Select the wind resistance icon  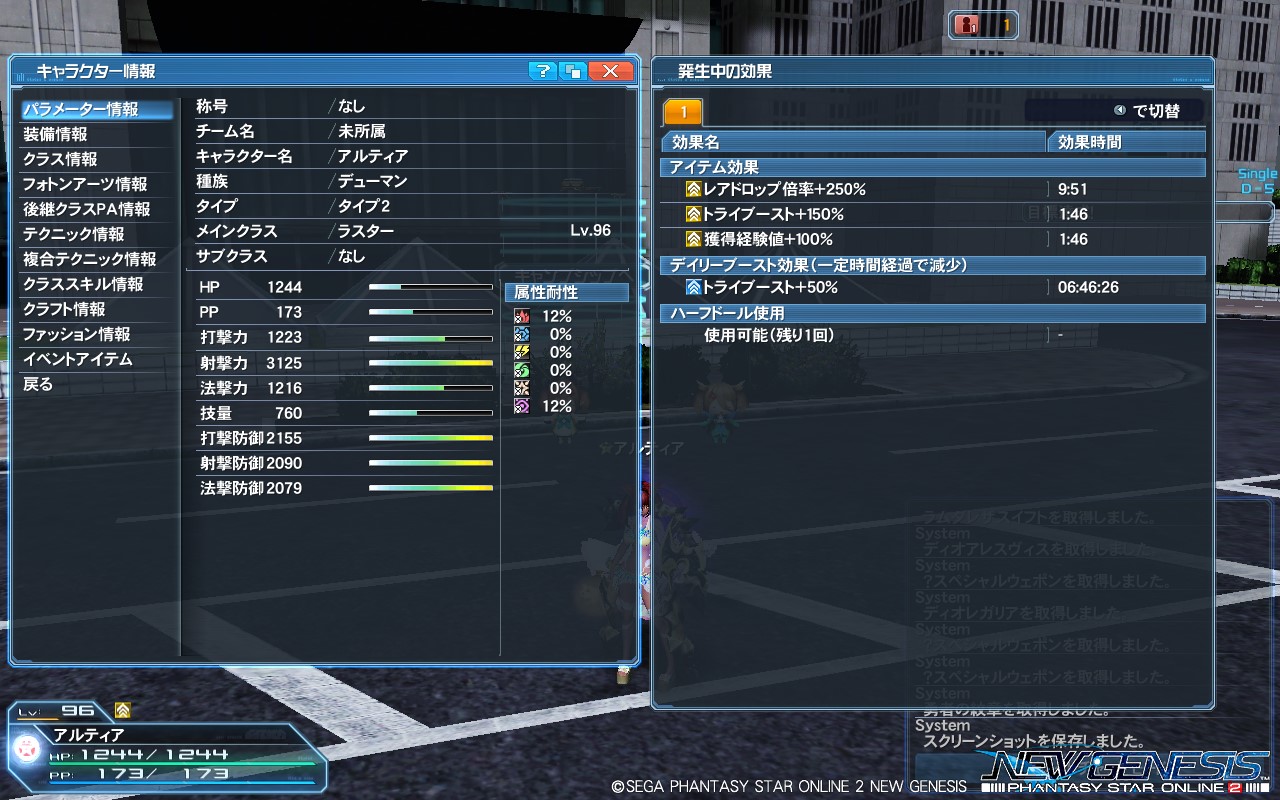[x=521, y=370]
